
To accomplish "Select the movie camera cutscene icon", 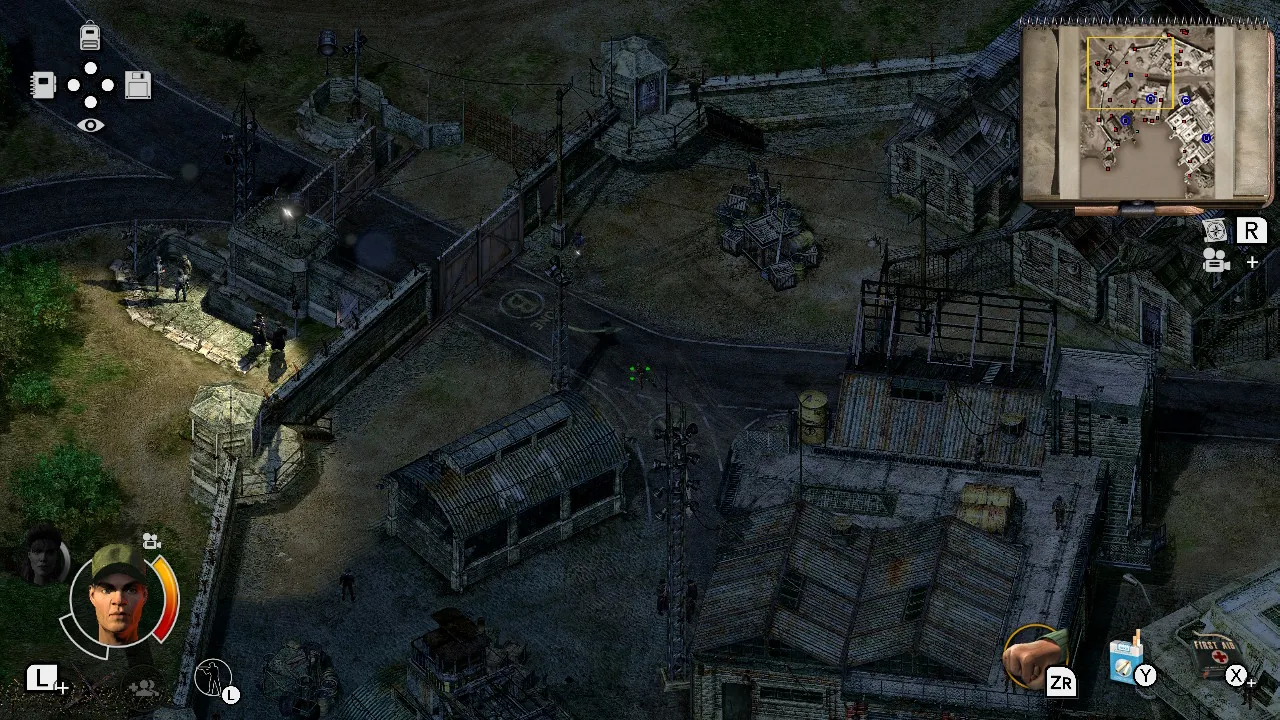I will coord(1215,262).
